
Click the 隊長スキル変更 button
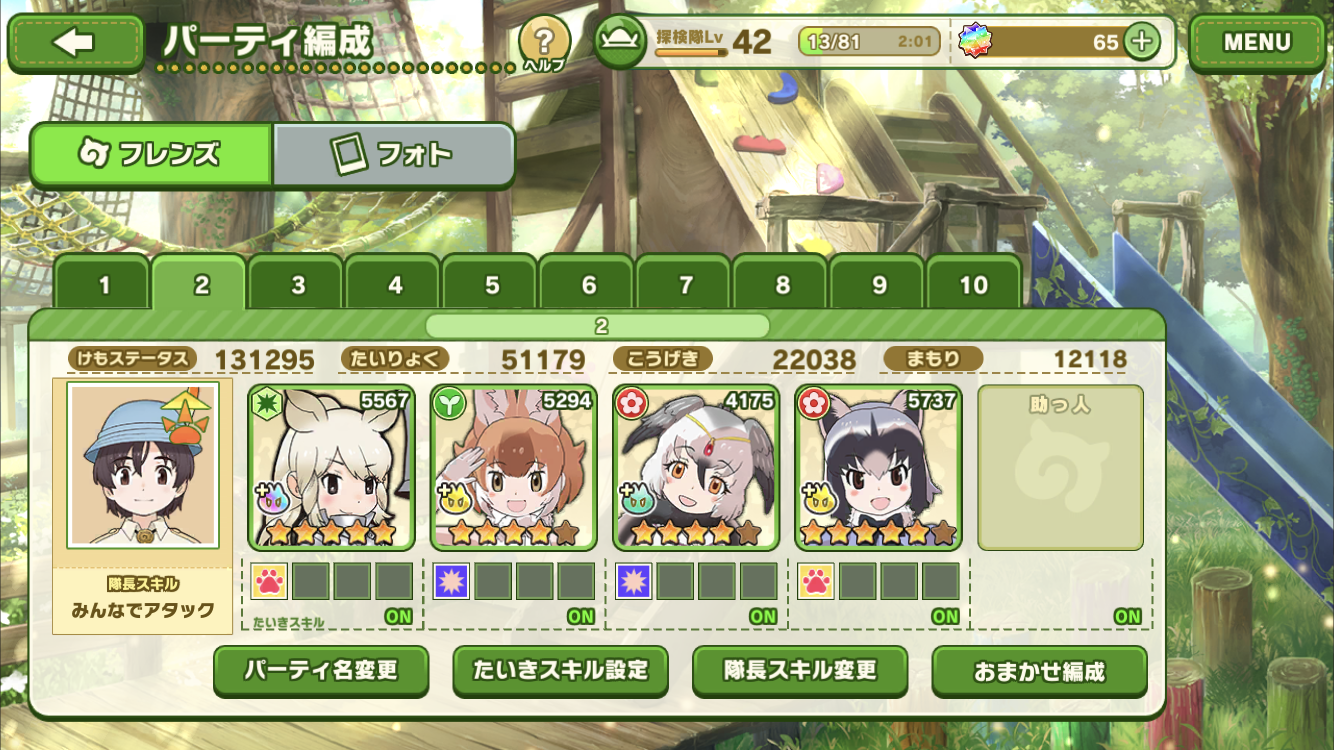[800, 671]
